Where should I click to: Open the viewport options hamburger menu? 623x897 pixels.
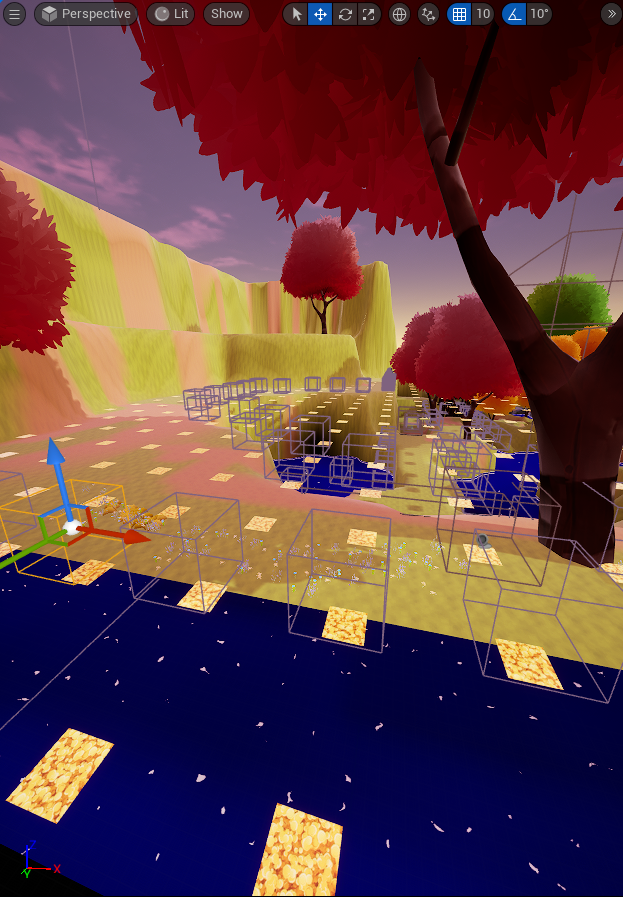click(15, 14)
